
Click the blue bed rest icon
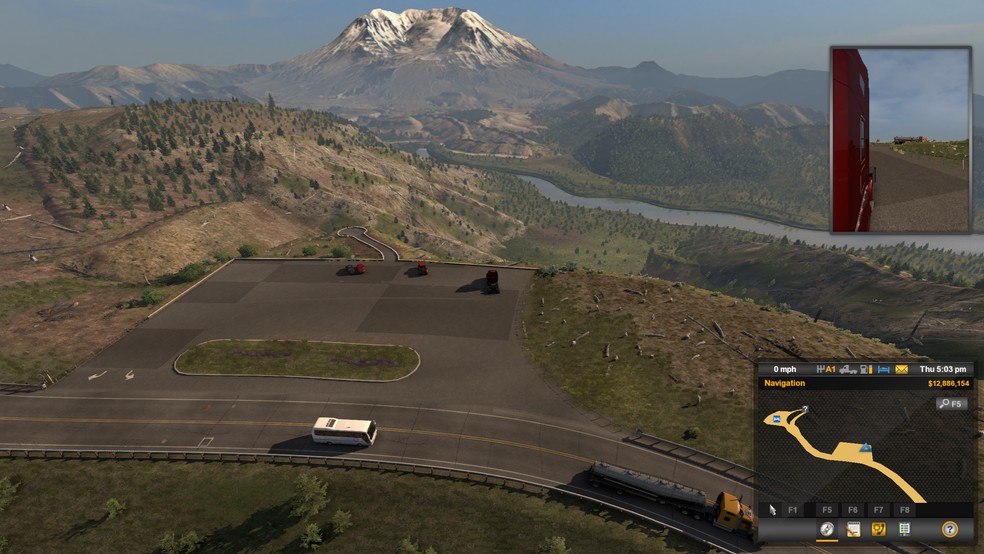884,369
